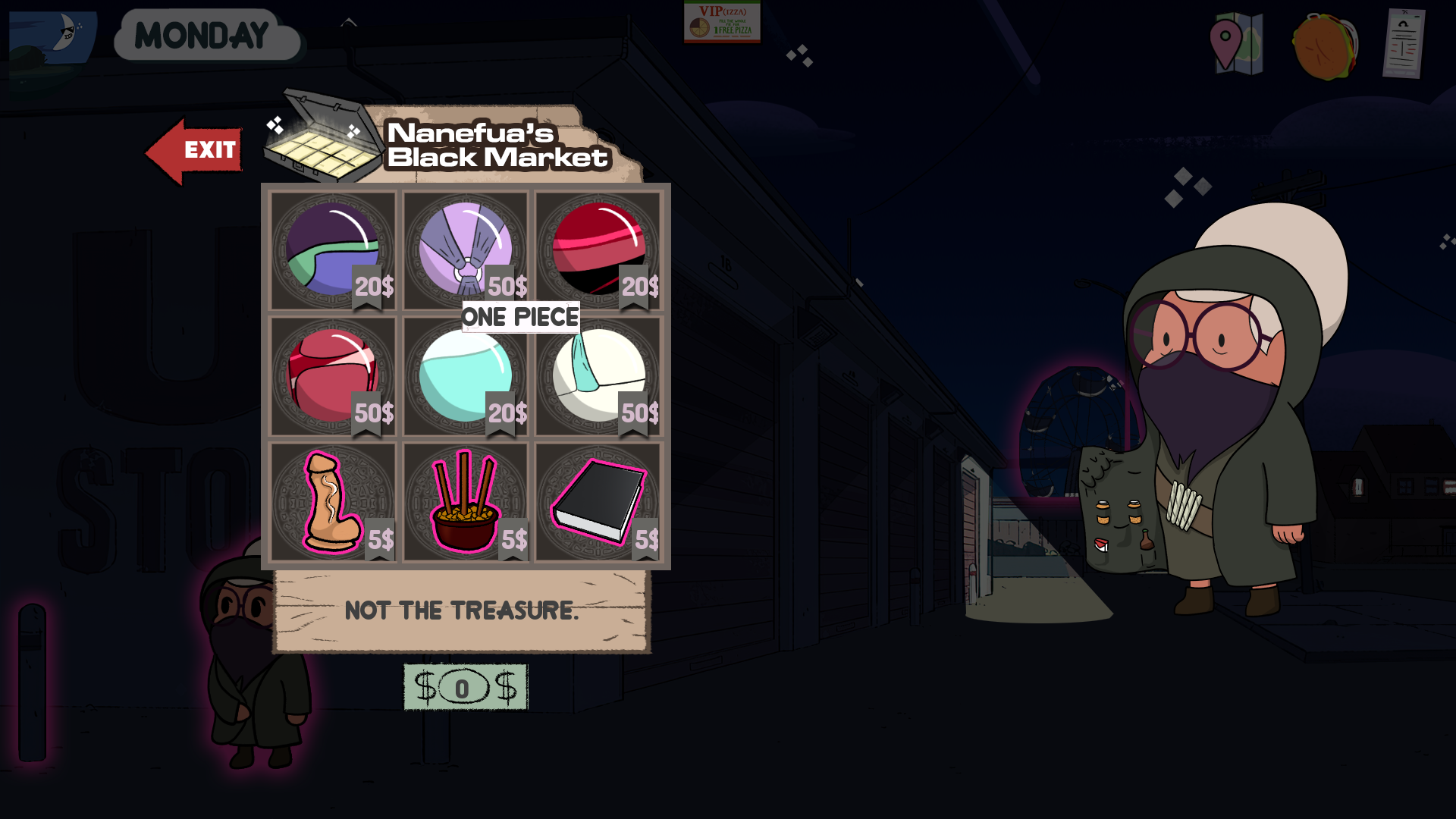Select the turquoise one piece item
1456x819 pixels.
point(466,376)
